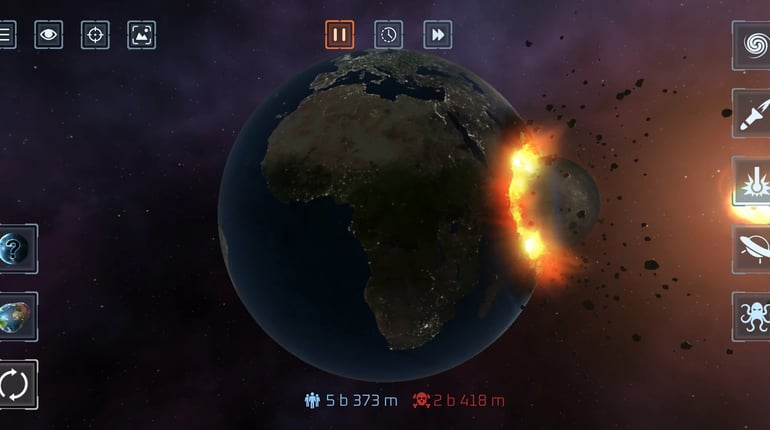The image size is (770, 430).
Task: Select the laser beam weapon category
Action: click(751, 181)
